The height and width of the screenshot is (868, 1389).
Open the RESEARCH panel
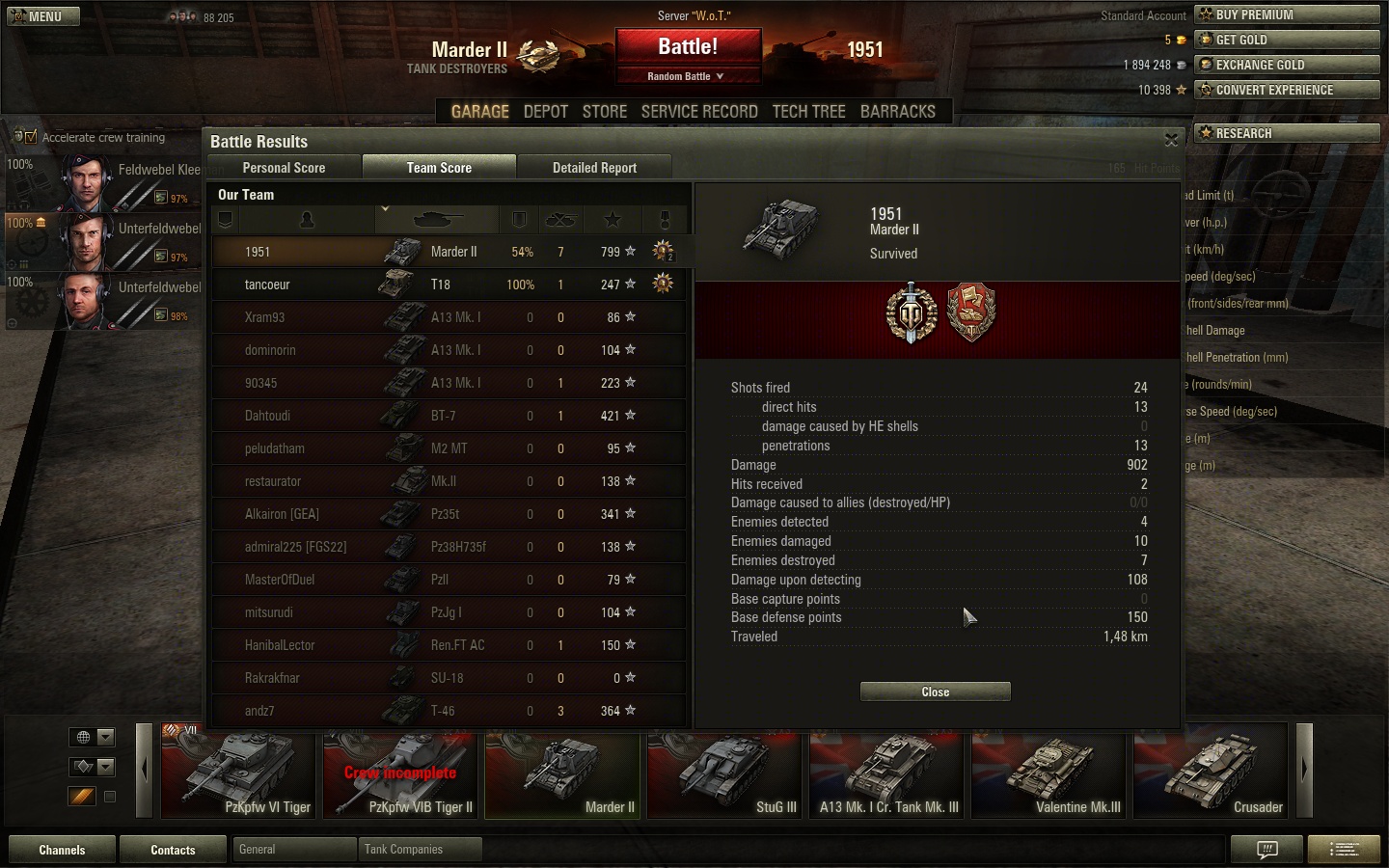(x=1287, y=133)
